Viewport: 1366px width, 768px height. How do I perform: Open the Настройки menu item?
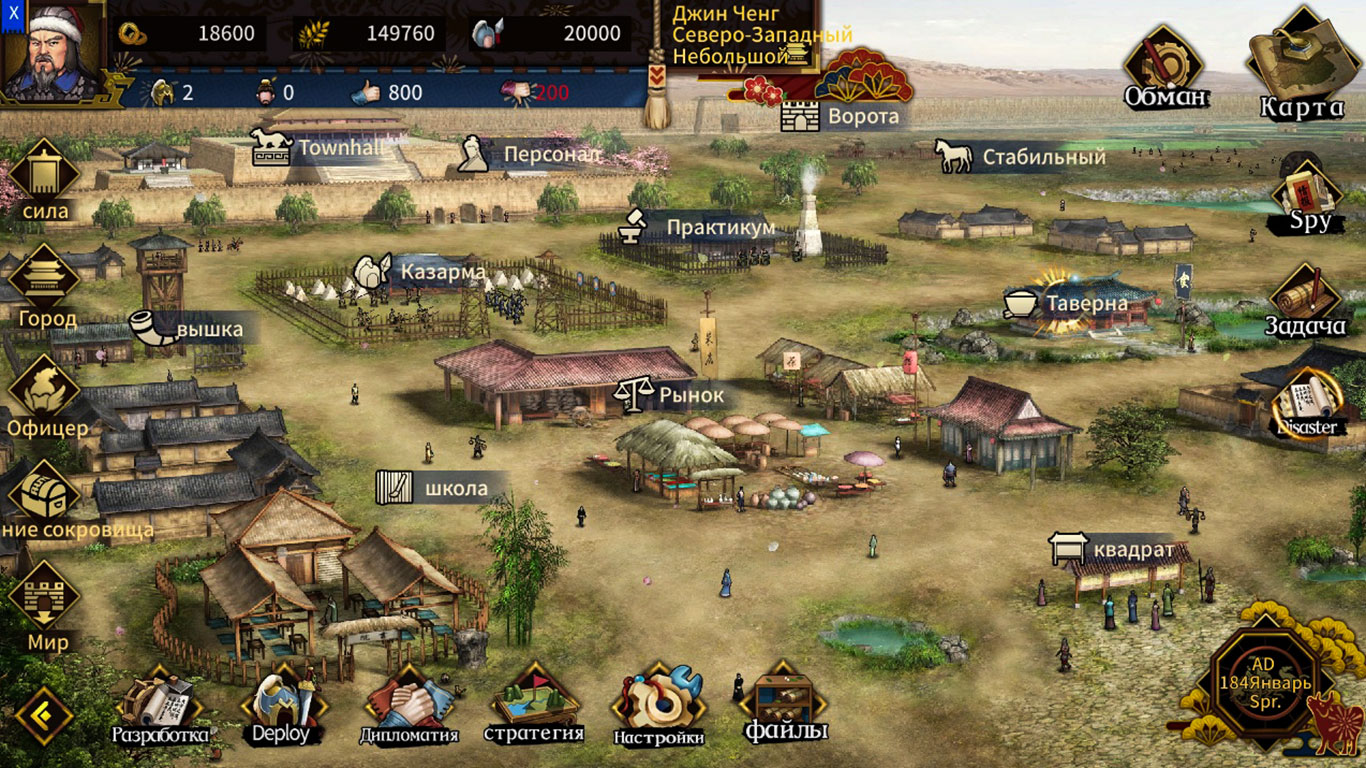click(x=658, y=700)
